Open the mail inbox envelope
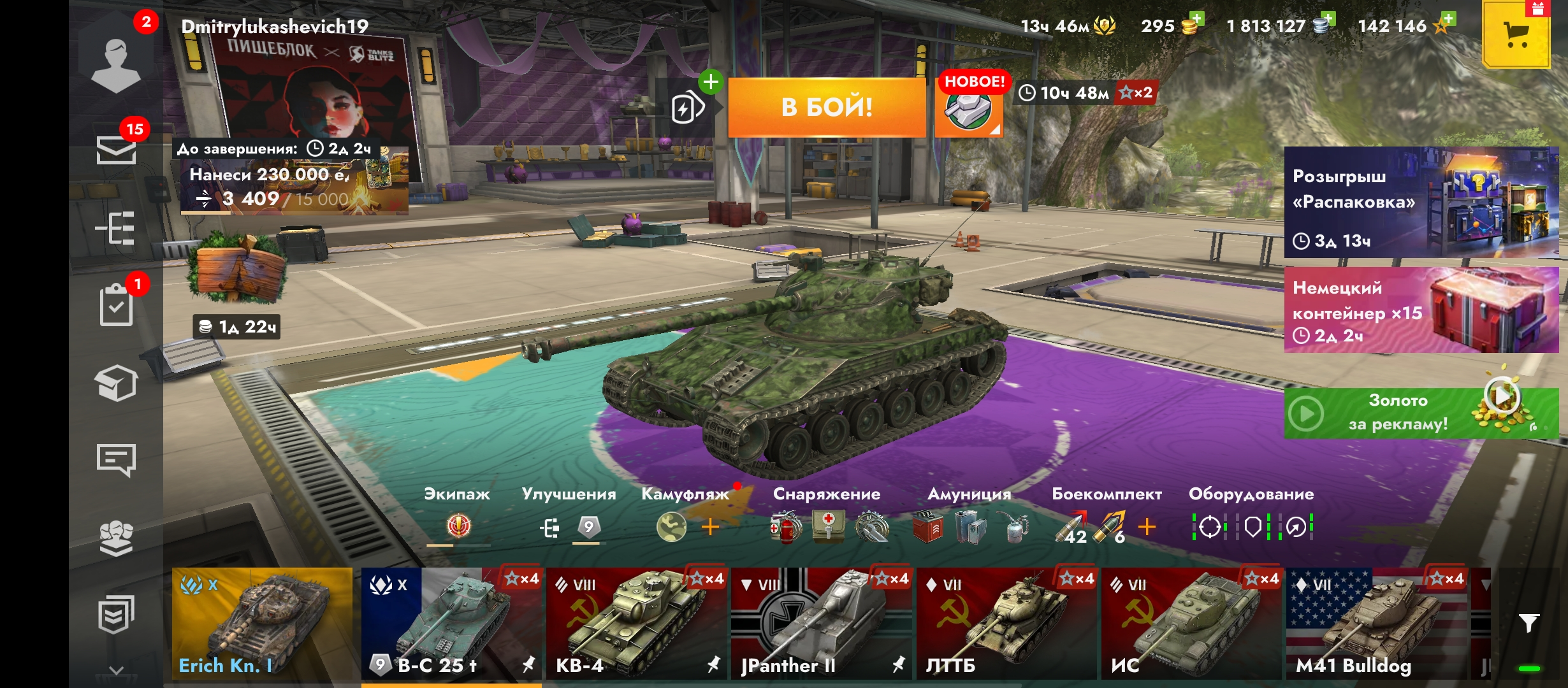The image size is (1568, 688). tap(116, 150)
